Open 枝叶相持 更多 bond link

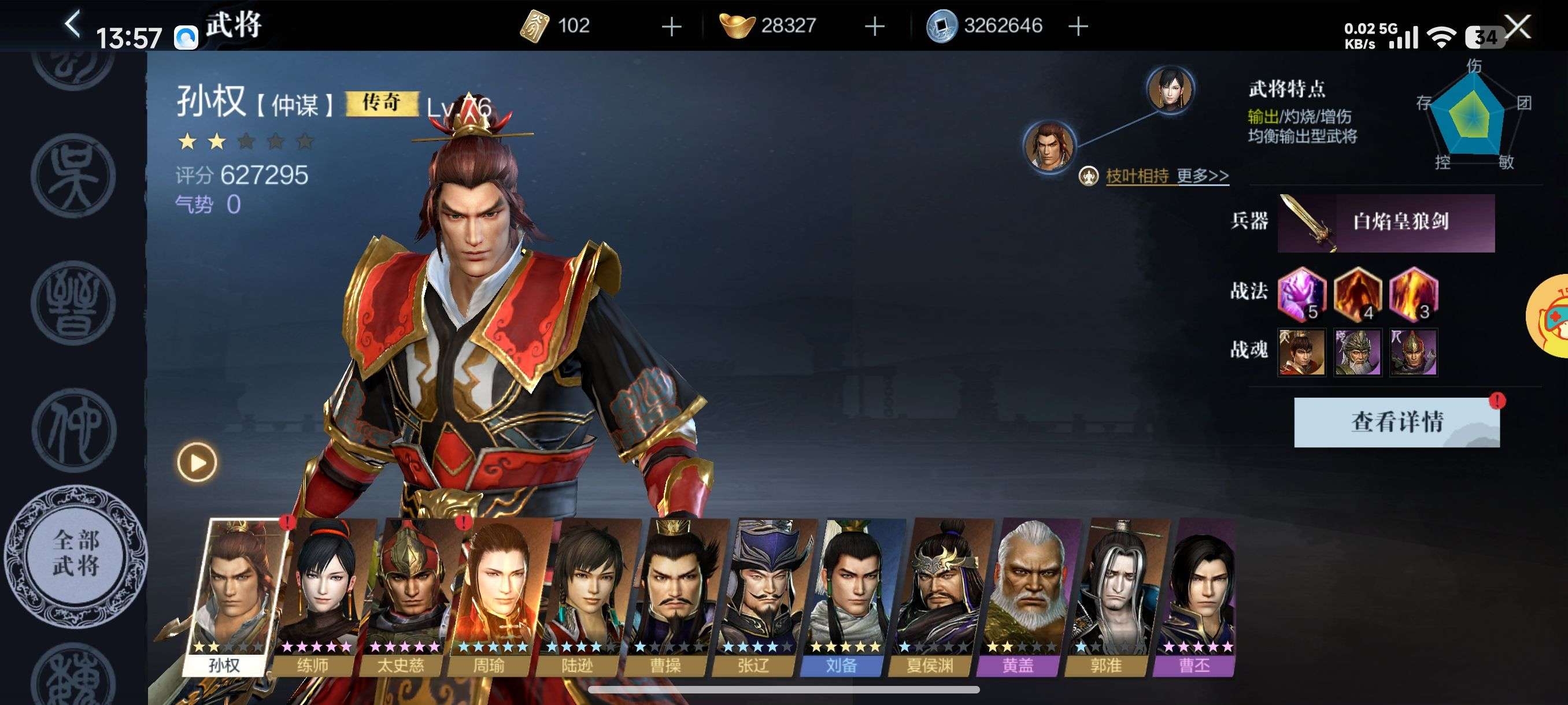tap(1166, 176)
